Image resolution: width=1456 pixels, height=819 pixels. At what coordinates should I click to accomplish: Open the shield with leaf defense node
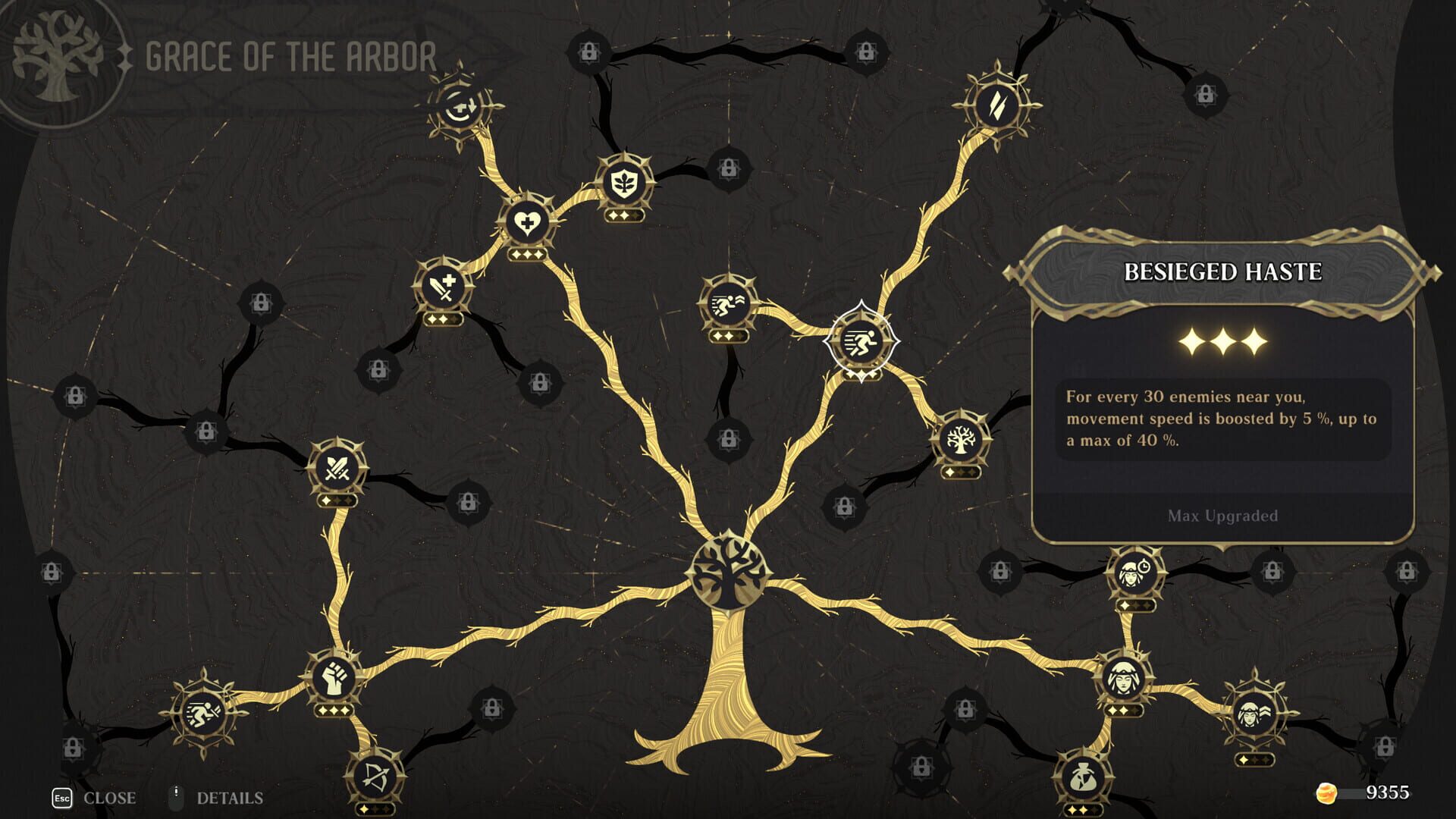click(623, 182)
